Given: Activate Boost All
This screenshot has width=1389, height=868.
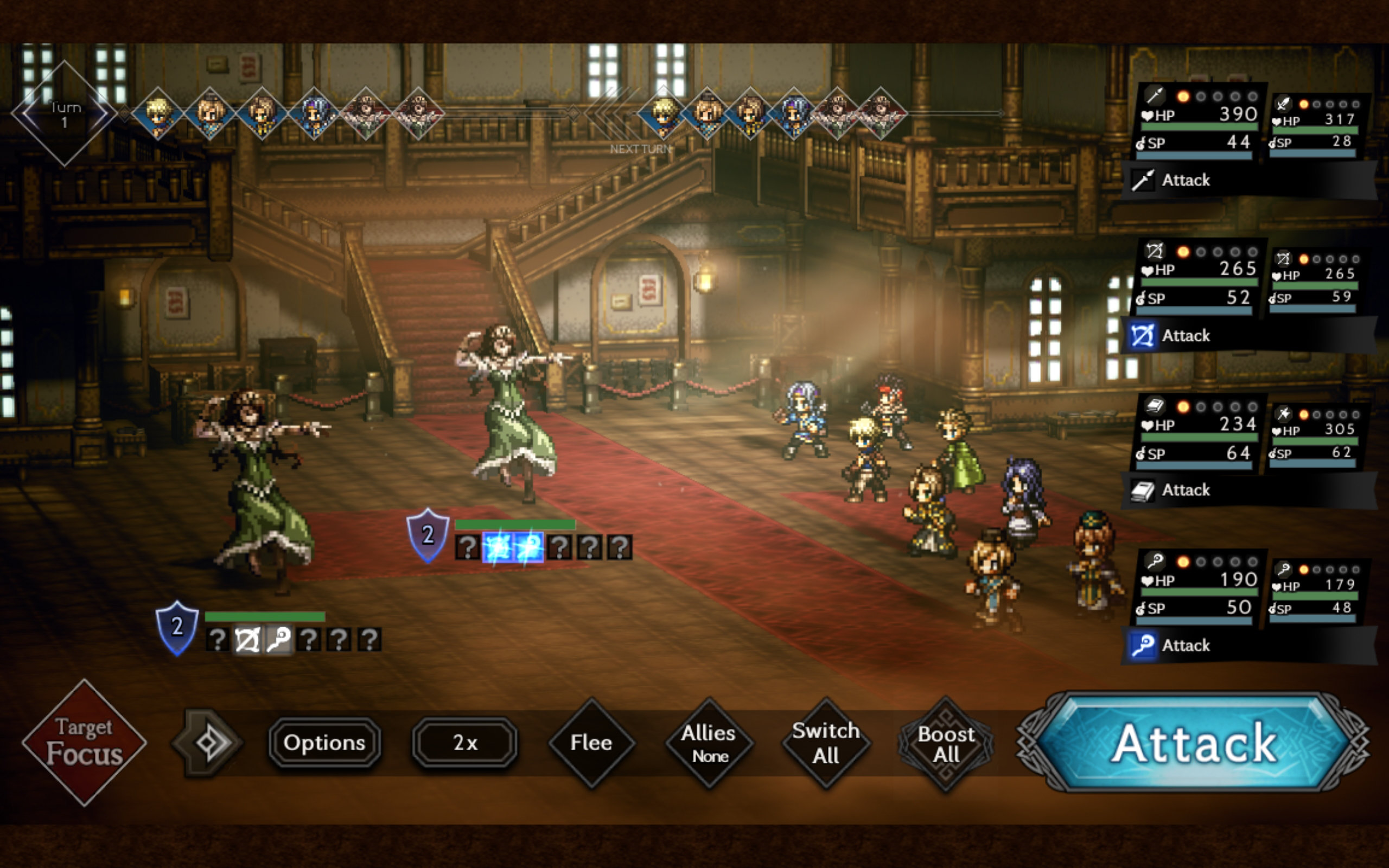Looking at the screenshot, I should tap(945, 743).
